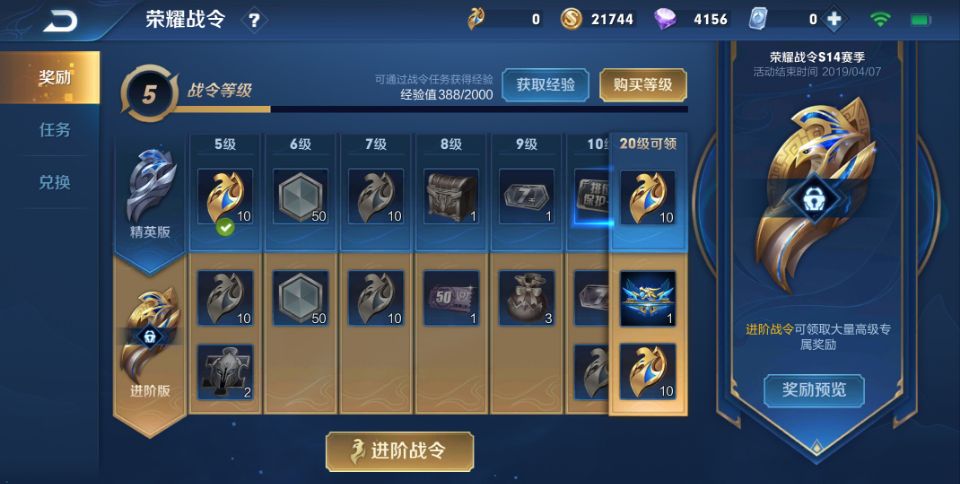Screen dimensions: 960x484
Task: Select the helmet reward in level 5
Action: click(225, 371)
